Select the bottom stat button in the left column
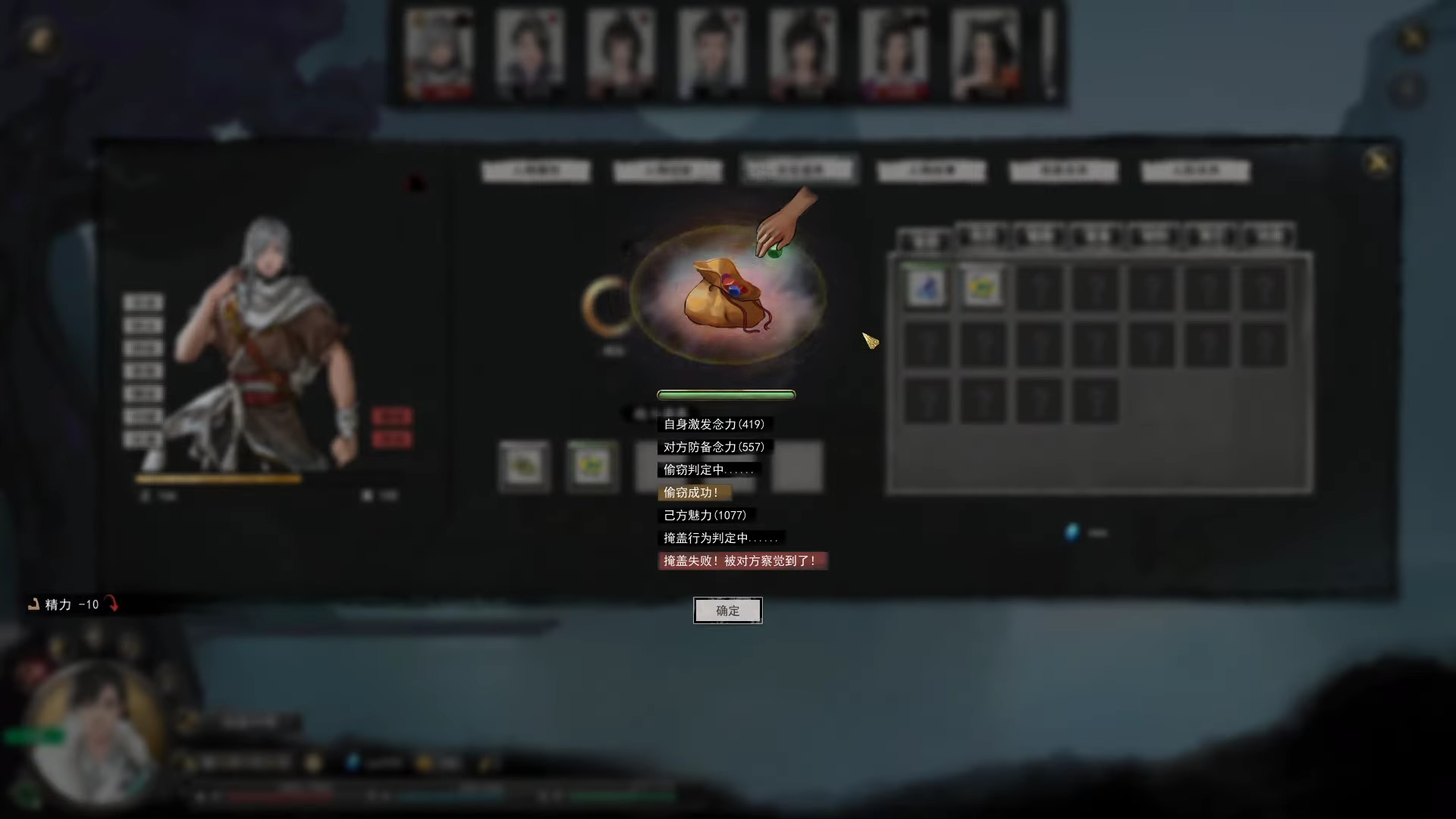Viewport: 1456px width, 819px height. 143,438
